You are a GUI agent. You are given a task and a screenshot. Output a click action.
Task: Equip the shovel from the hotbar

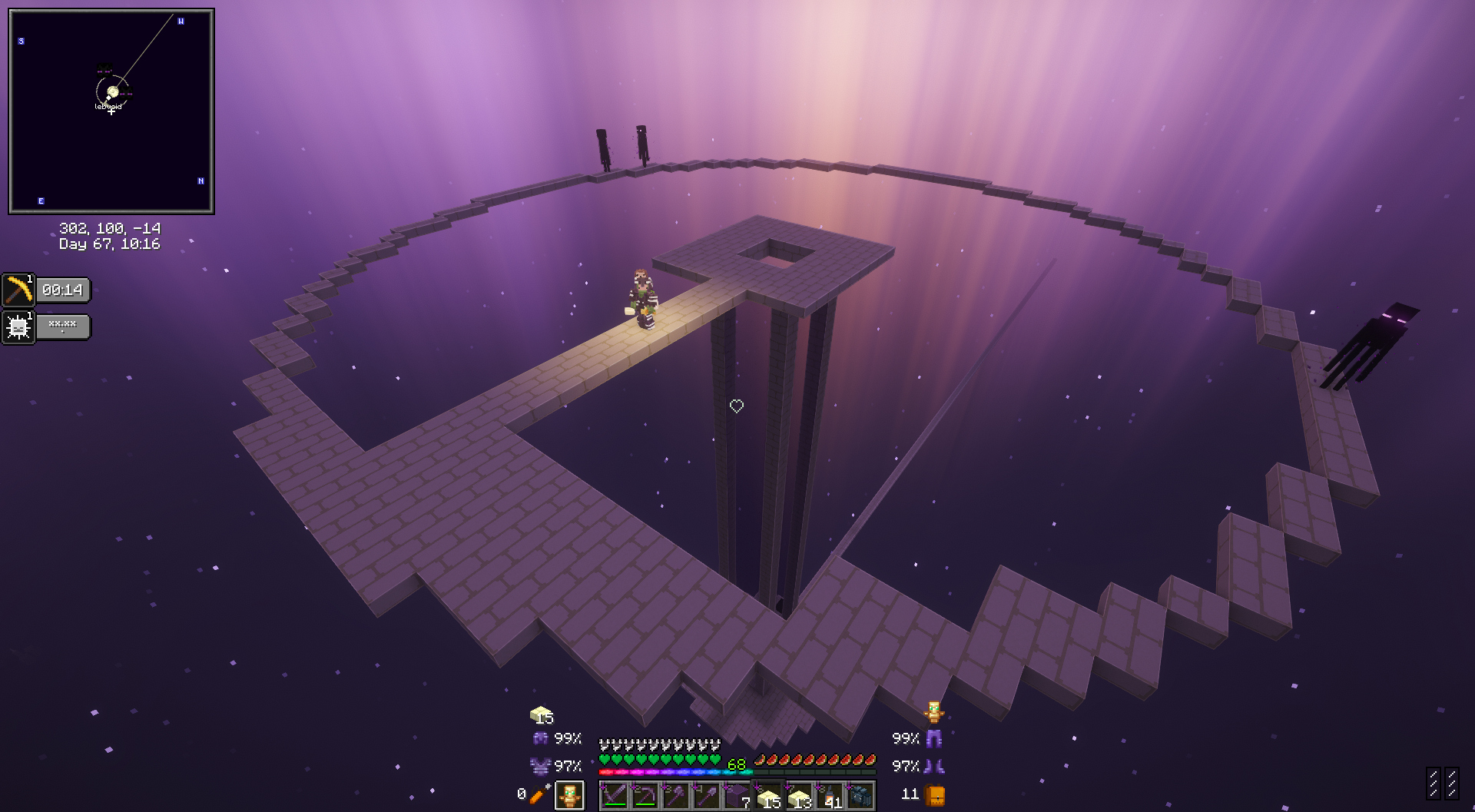coord(707,796)
